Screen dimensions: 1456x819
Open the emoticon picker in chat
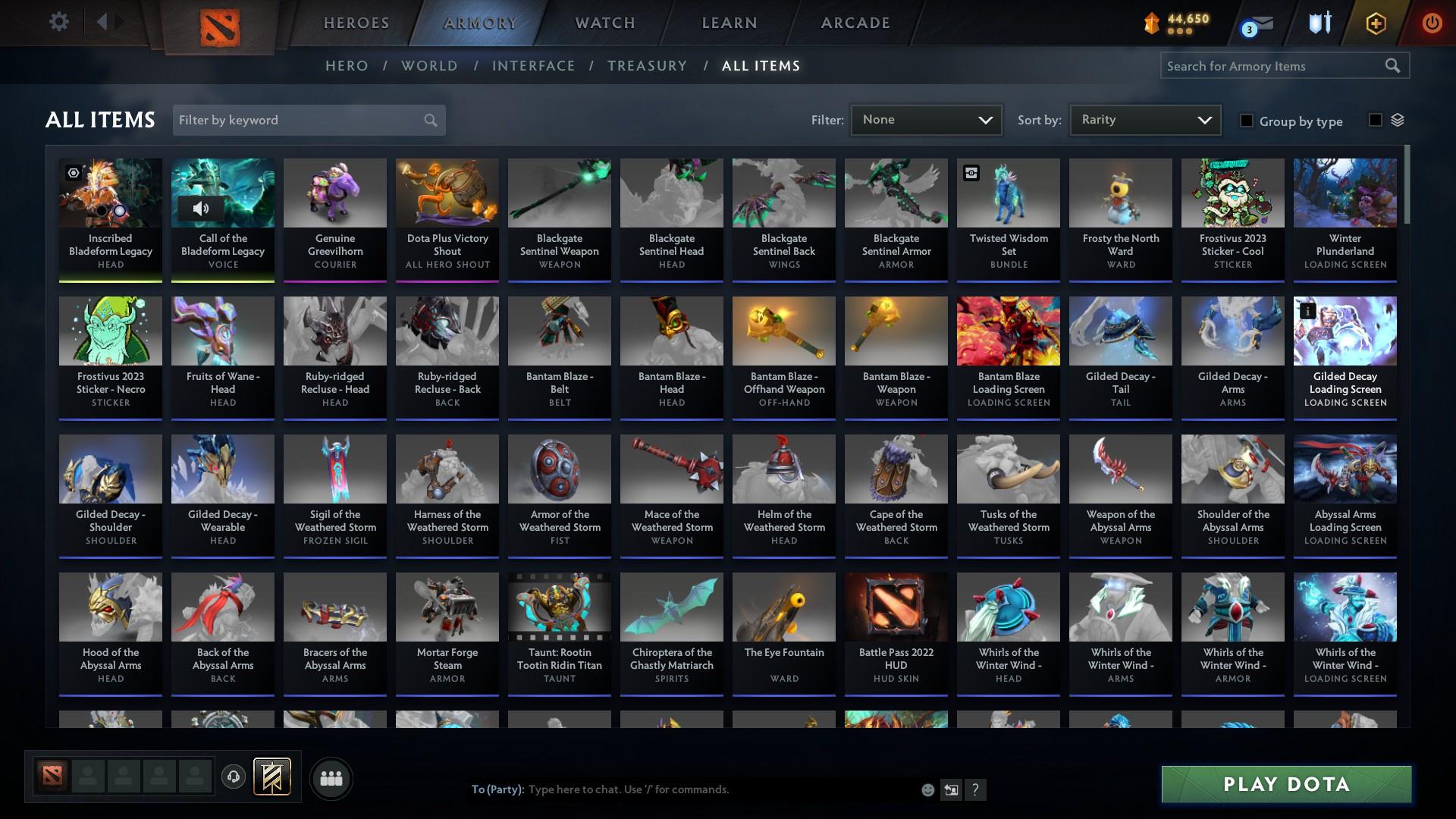coord(927,789)
